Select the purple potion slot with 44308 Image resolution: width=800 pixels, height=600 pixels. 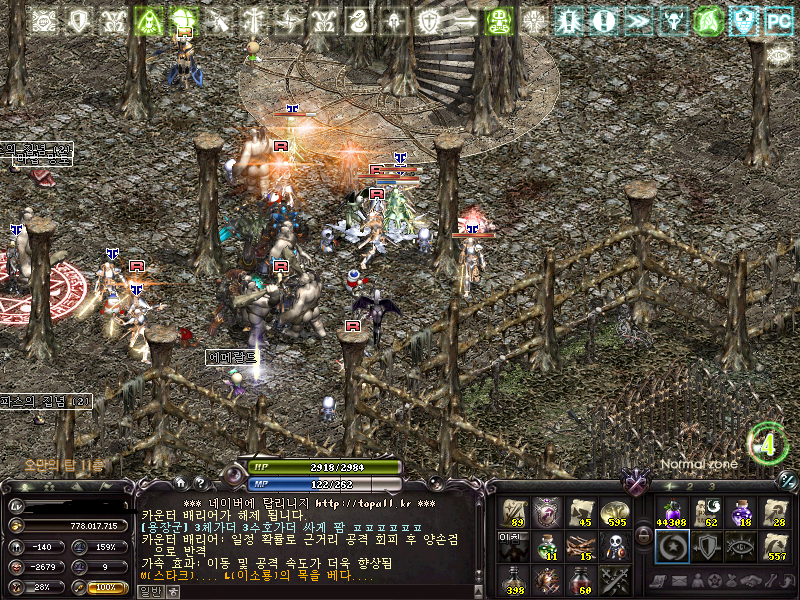coord(670,512)
